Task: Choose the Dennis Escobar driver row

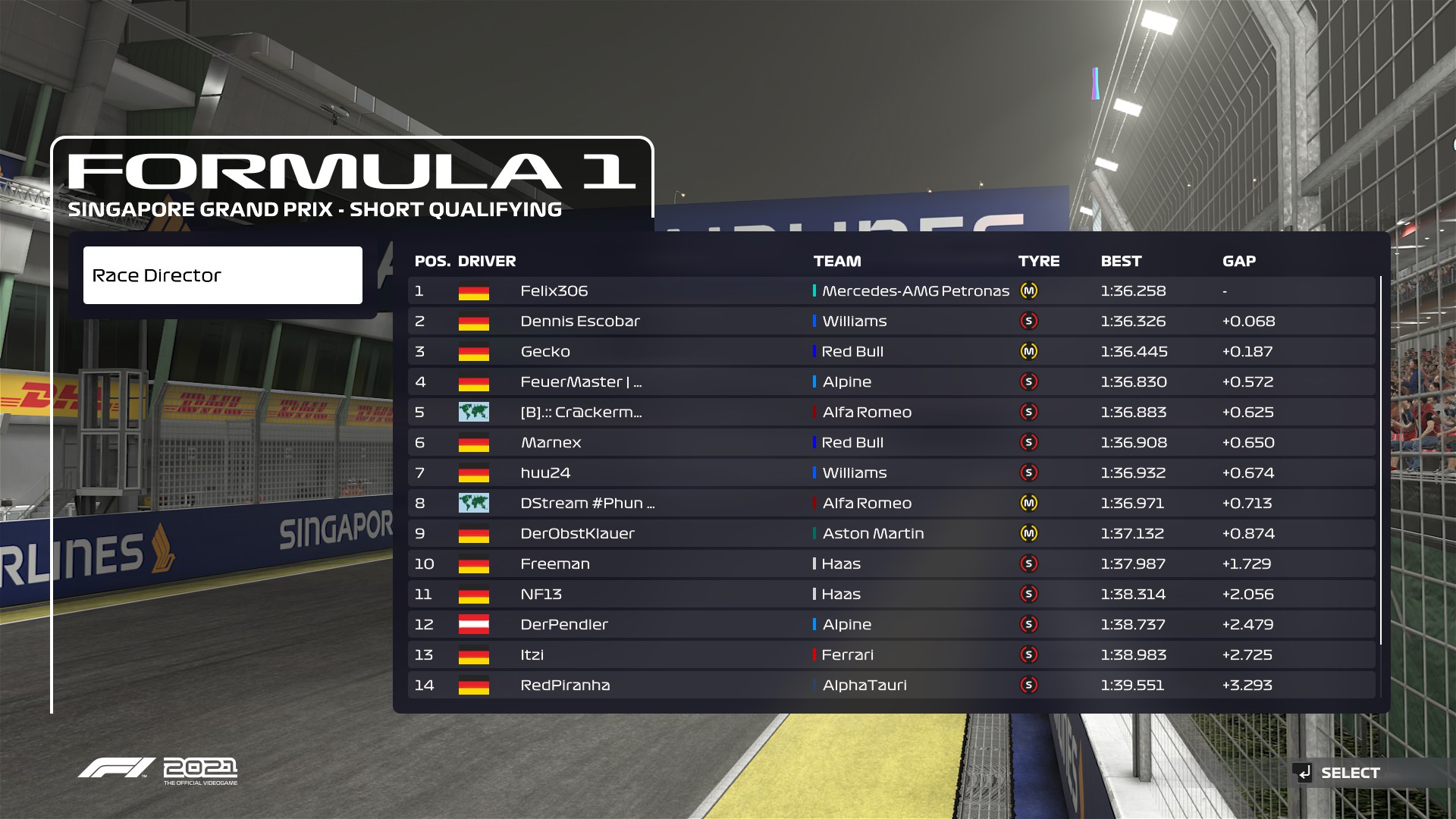Action: coord(891,322)
